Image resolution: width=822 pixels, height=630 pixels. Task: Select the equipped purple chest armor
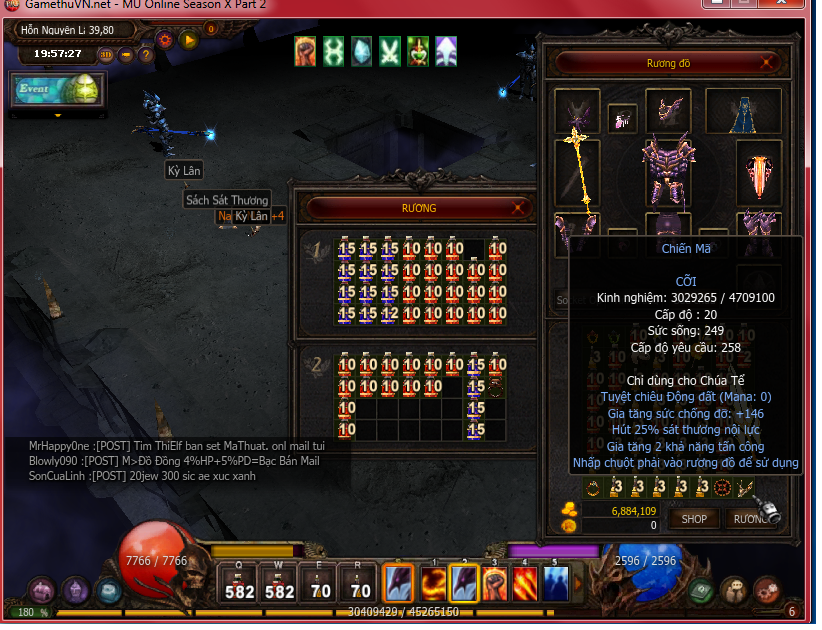coord(668,170)
